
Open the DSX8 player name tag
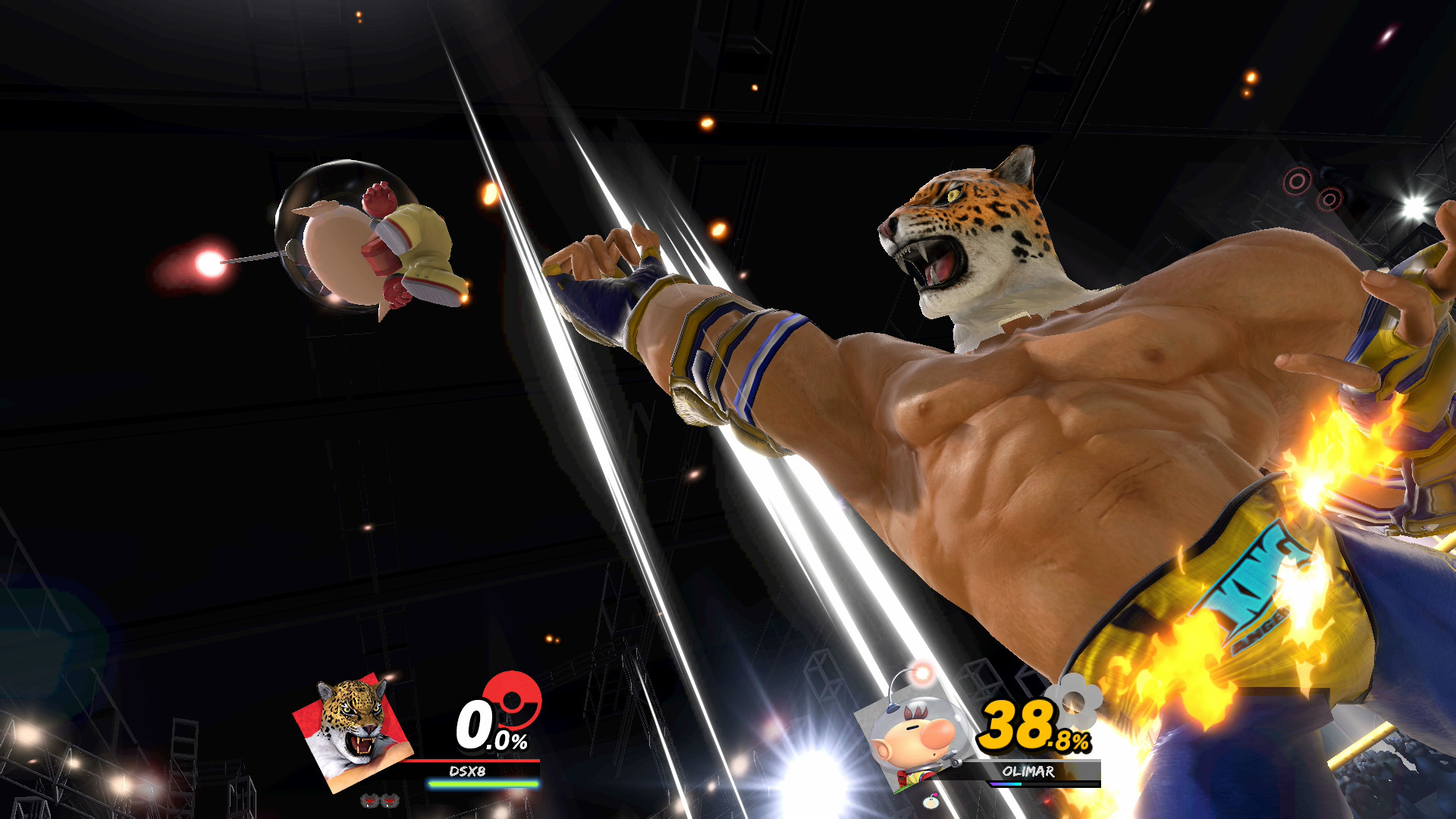click(x=467, y=770)
